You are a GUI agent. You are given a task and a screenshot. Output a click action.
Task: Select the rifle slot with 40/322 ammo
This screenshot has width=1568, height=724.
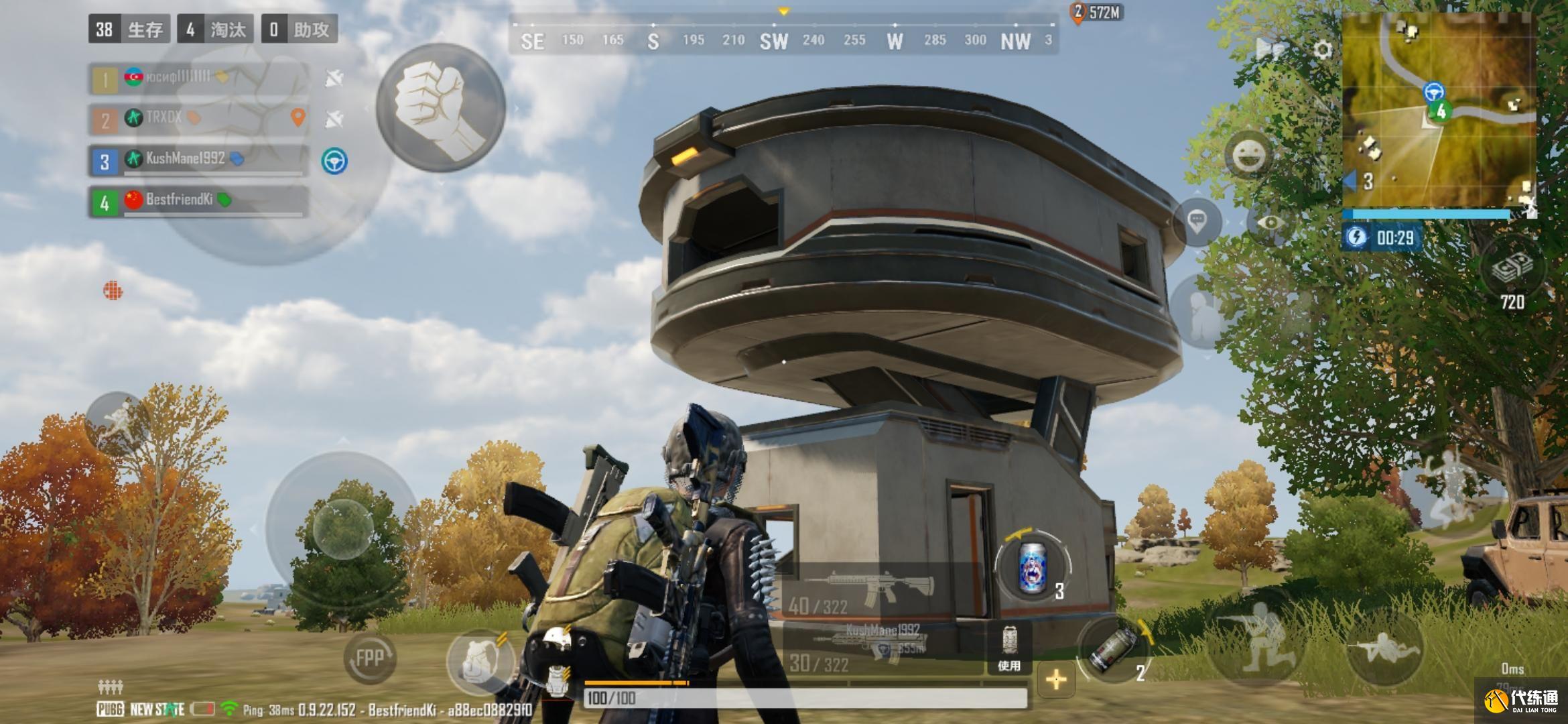871,590
